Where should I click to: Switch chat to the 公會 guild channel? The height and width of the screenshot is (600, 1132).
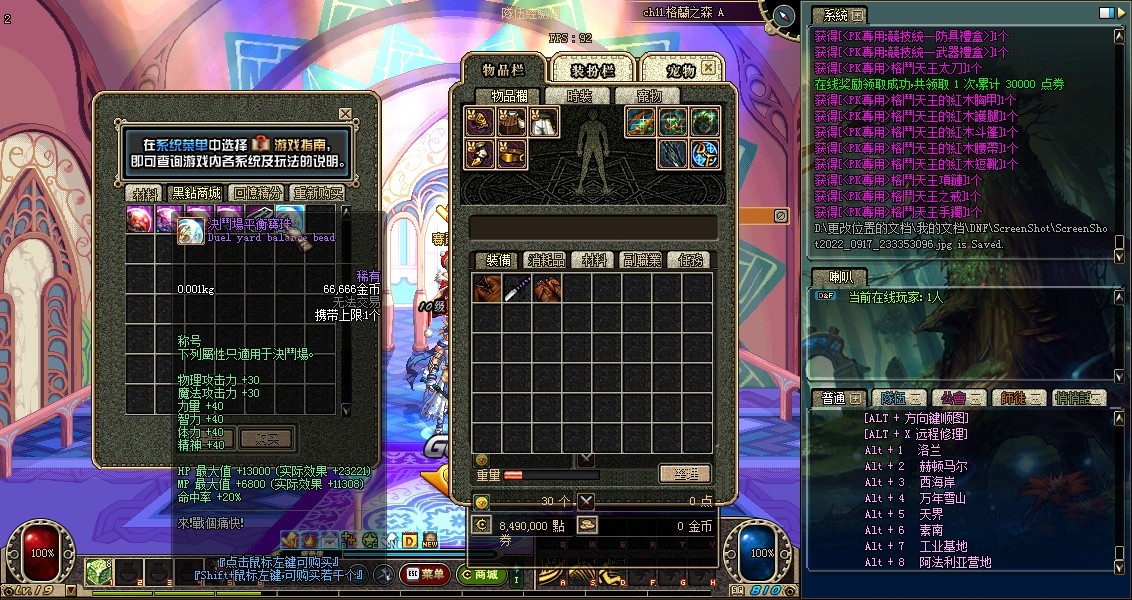946,398
